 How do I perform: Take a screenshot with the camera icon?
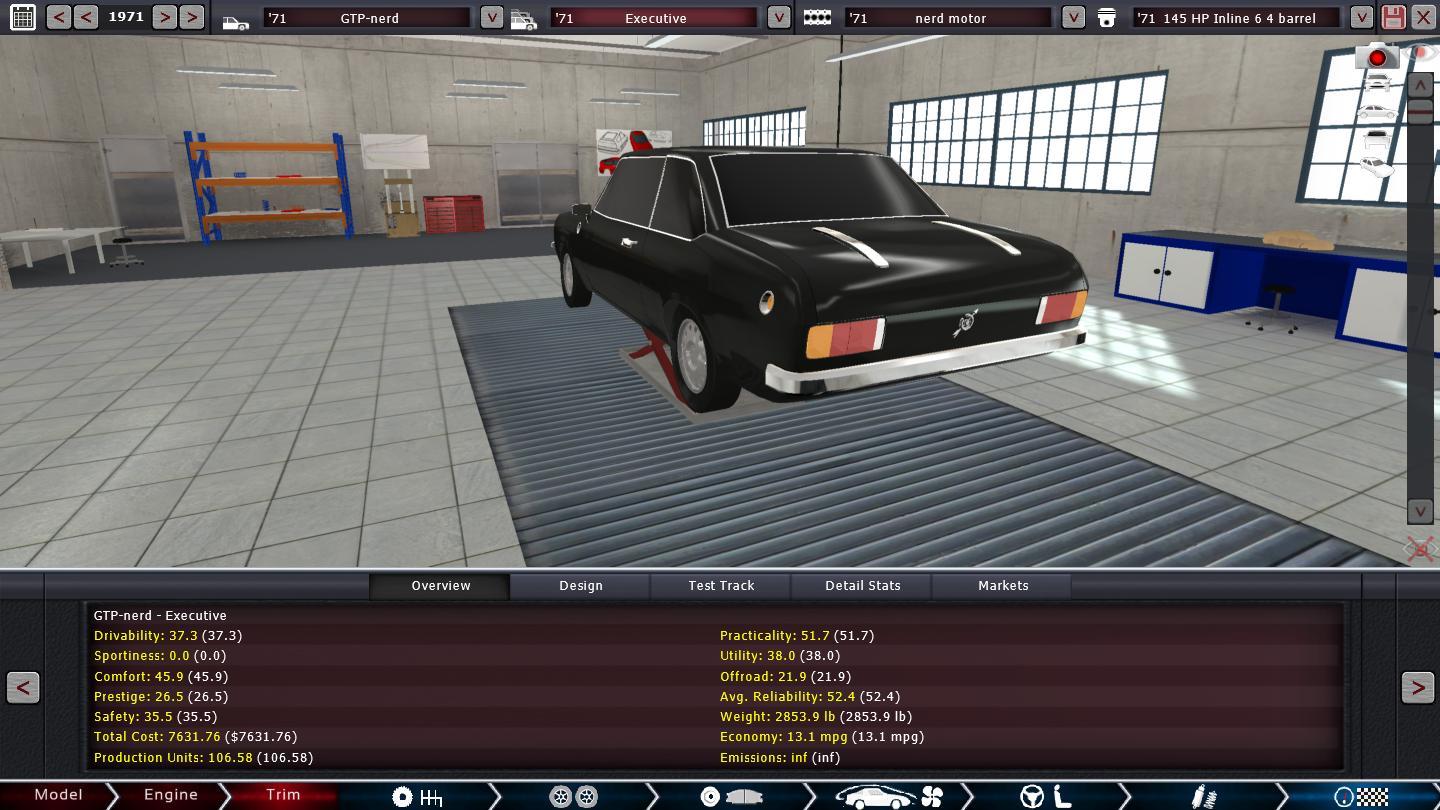point(1376,57)
